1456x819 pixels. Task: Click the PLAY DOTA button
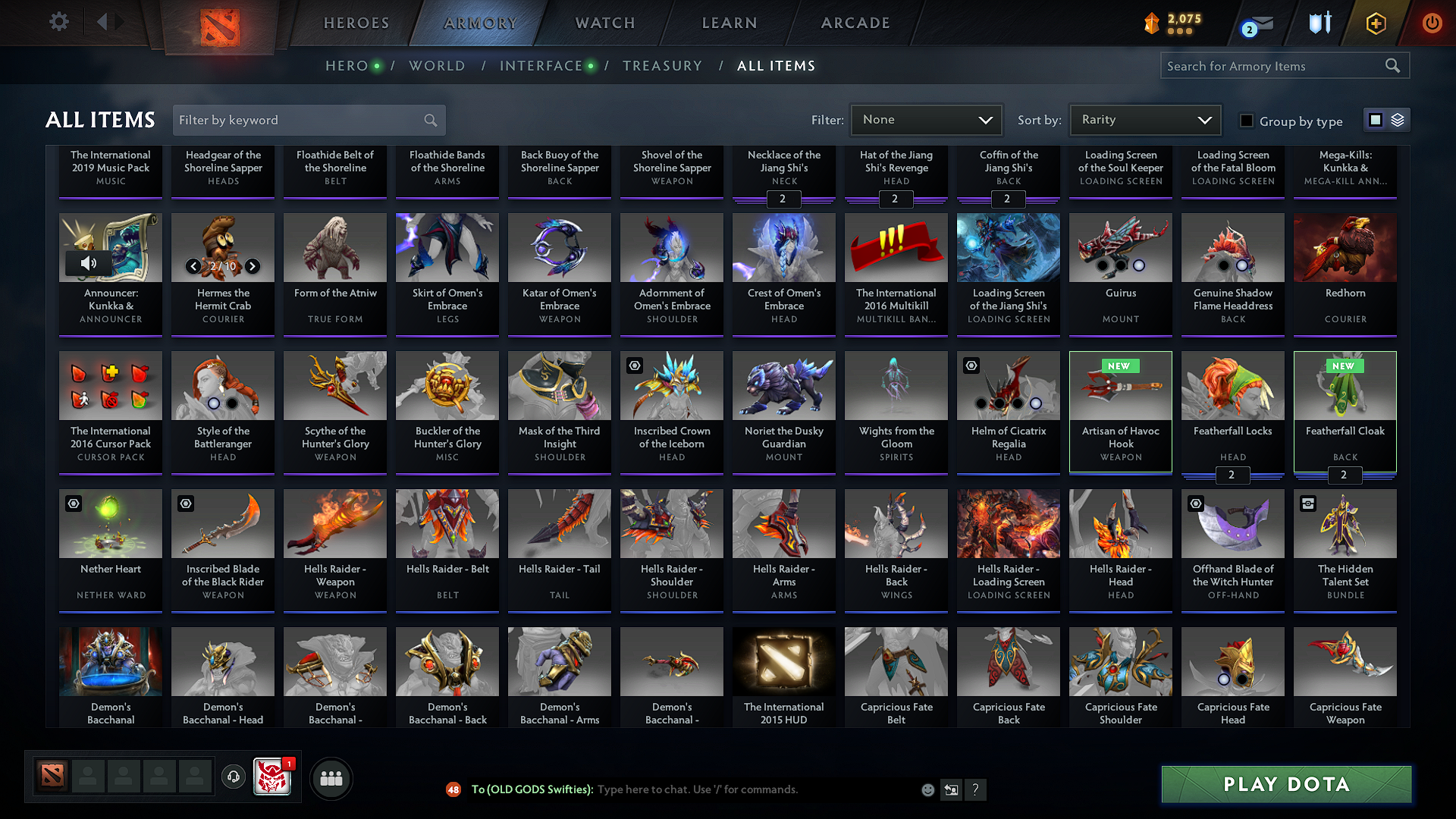click(x=1285, y=785)
